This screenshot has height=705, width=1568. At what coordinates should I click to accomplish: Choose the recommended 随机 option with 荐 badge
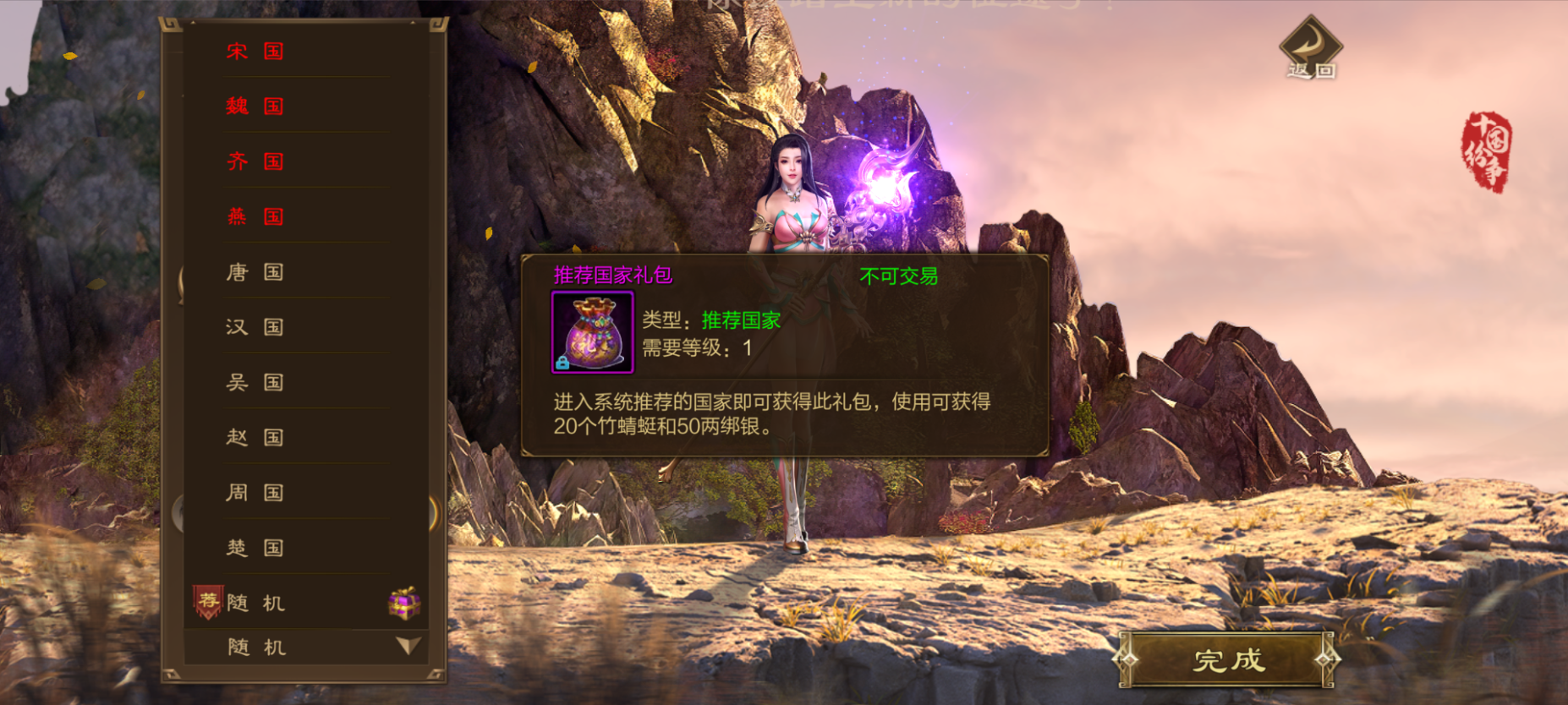click(x=256, y=603)
